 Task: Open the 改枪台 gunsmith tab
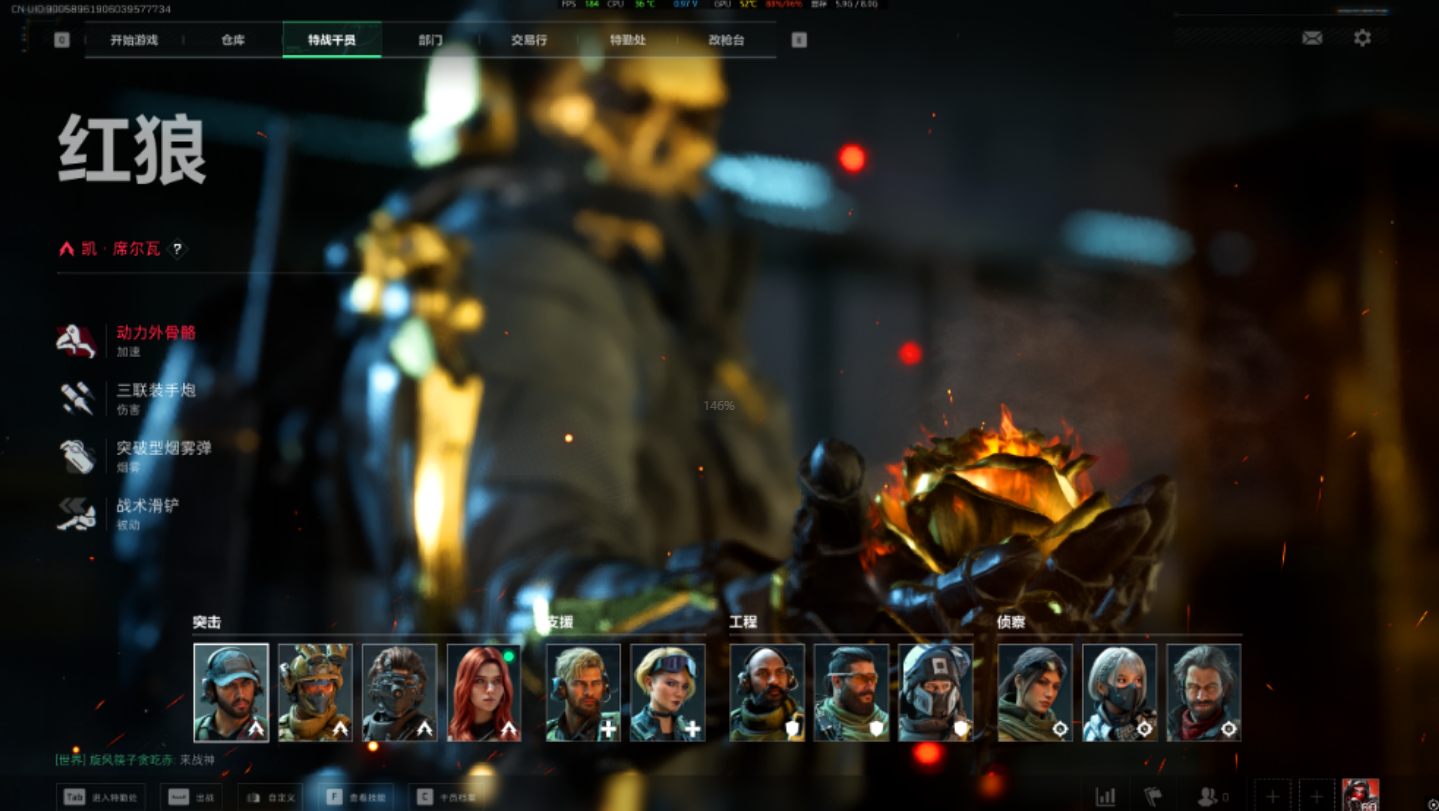tap(726, 40)
